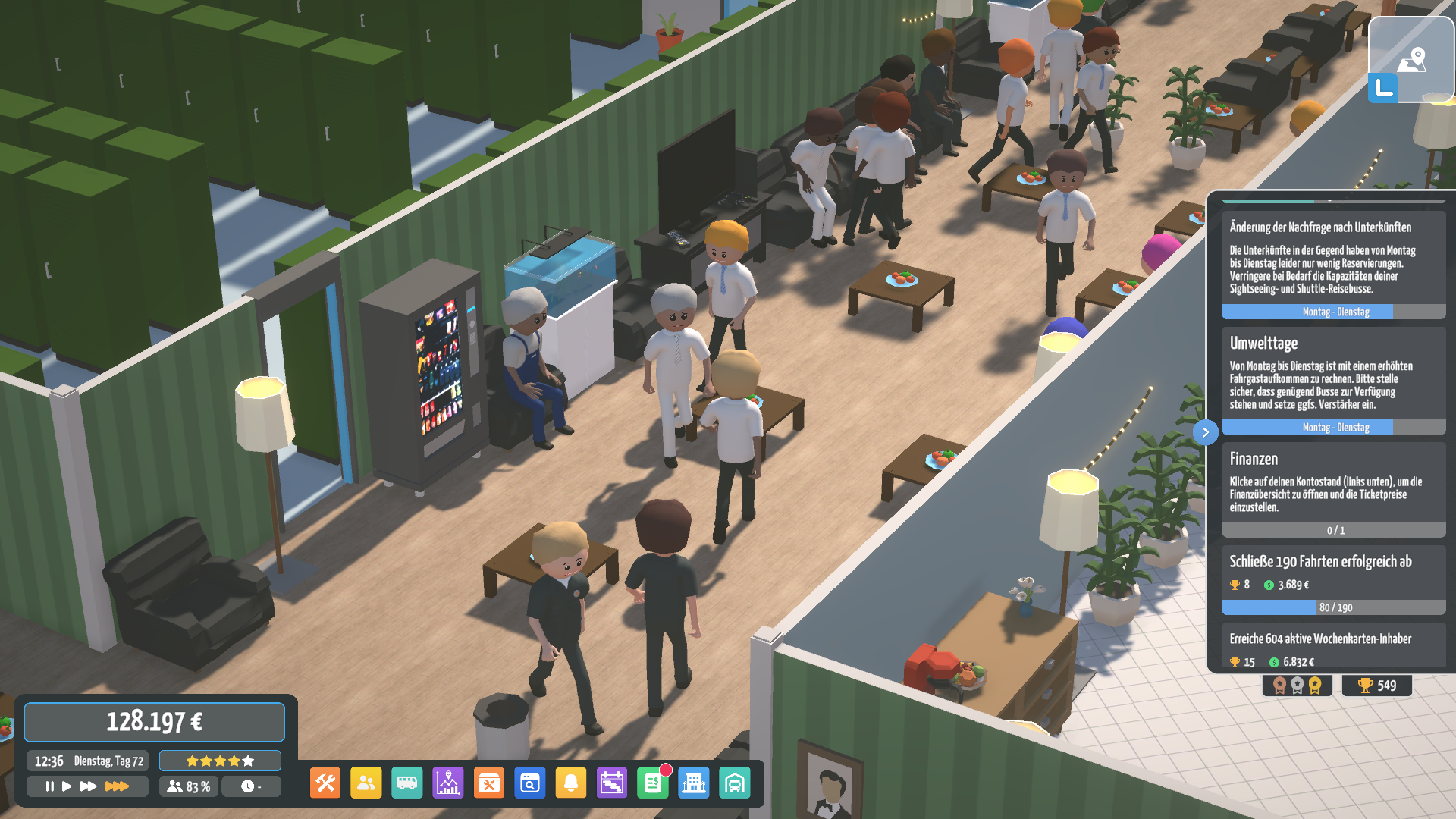Open the orange tools build menu

325,783
